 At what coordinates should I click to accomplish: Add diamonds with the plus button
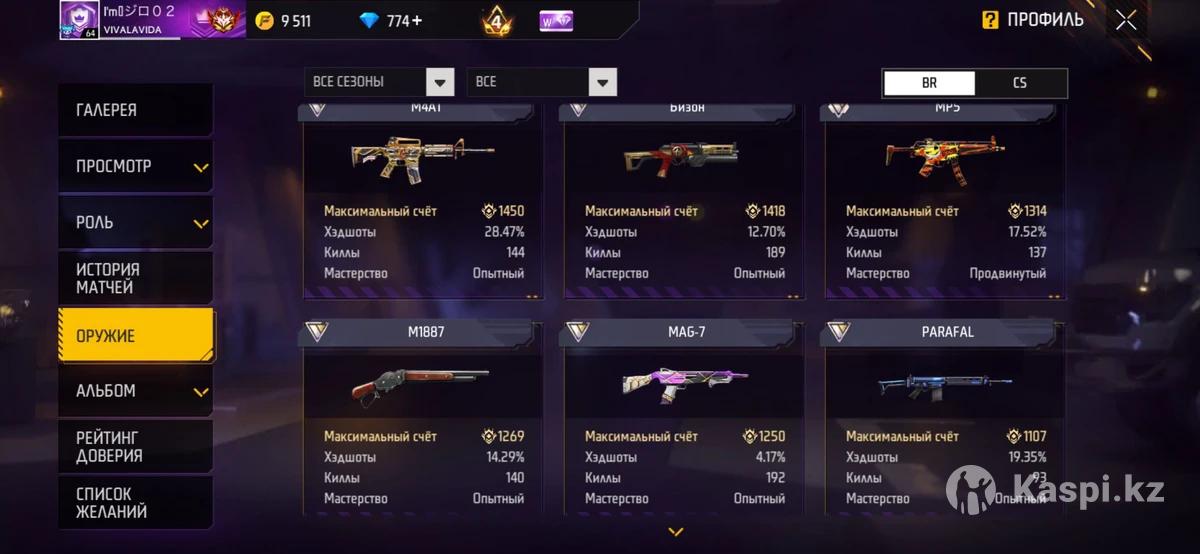416,20
